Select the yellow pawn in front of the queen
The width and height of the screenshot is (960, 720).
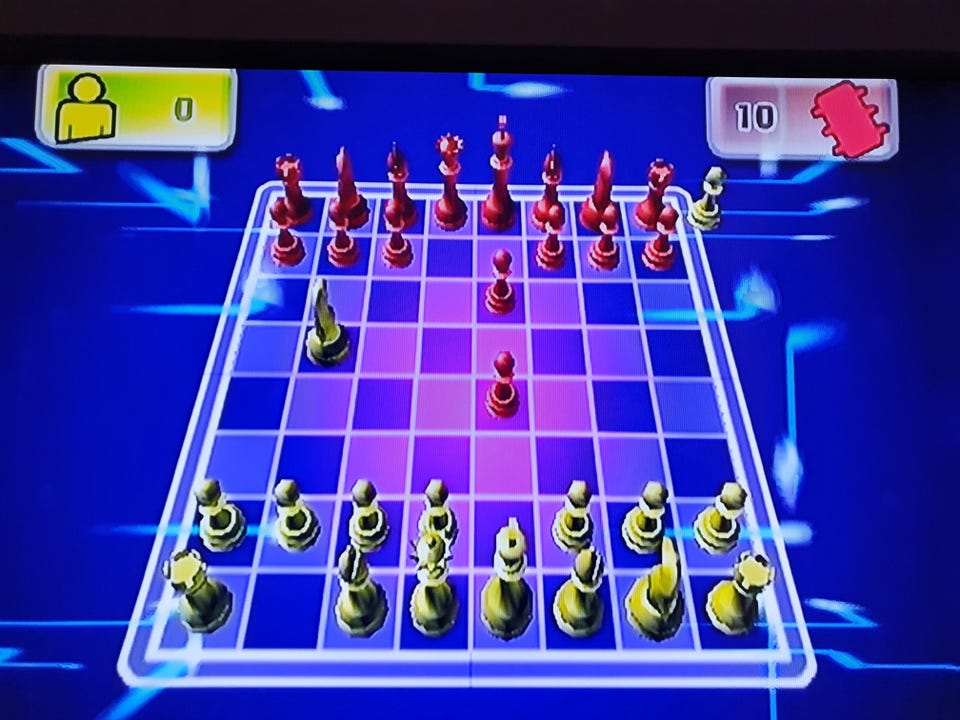(436, 511)
